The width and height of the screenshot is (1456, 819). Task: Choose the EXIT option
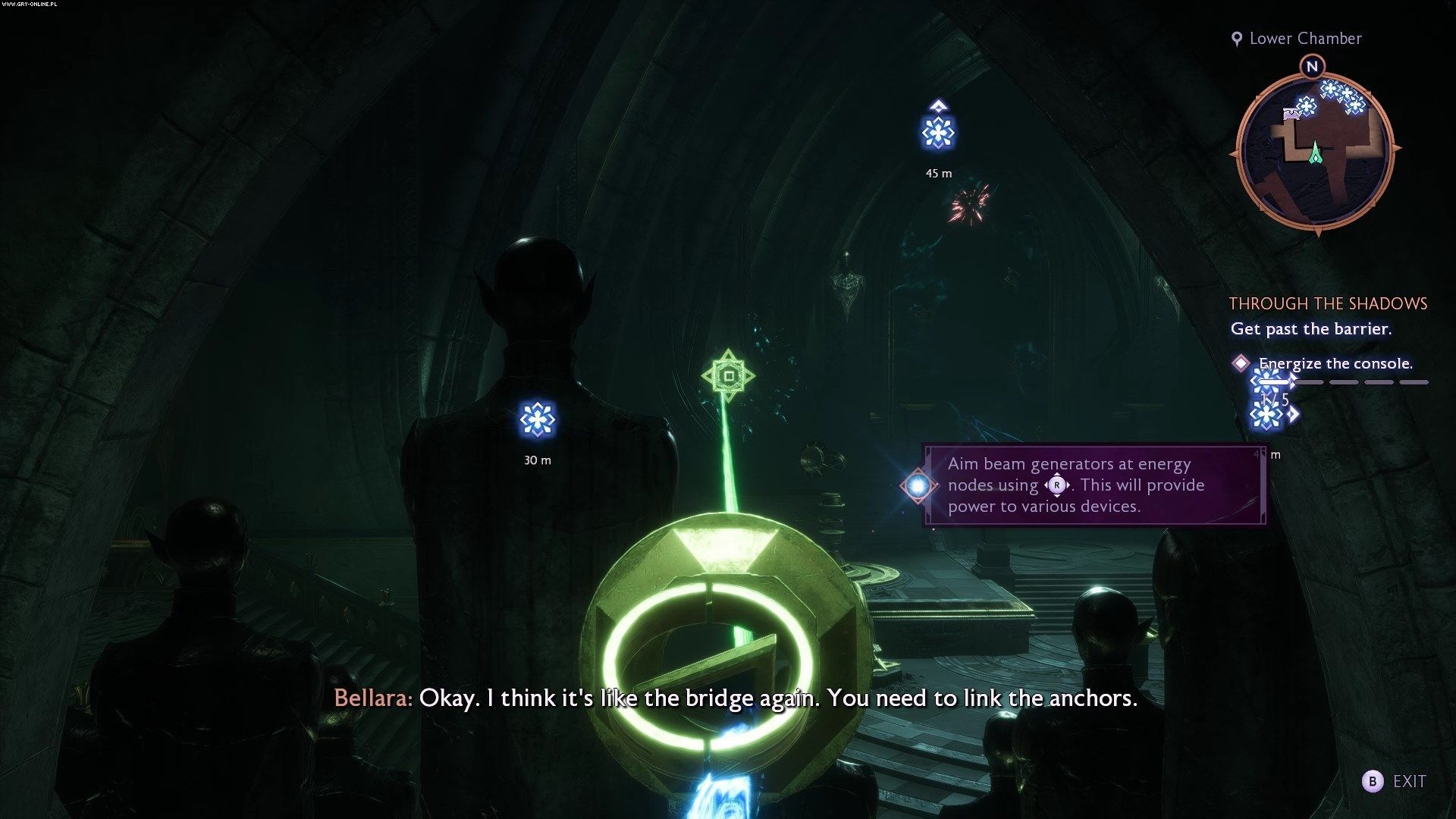pos(1395,781)
